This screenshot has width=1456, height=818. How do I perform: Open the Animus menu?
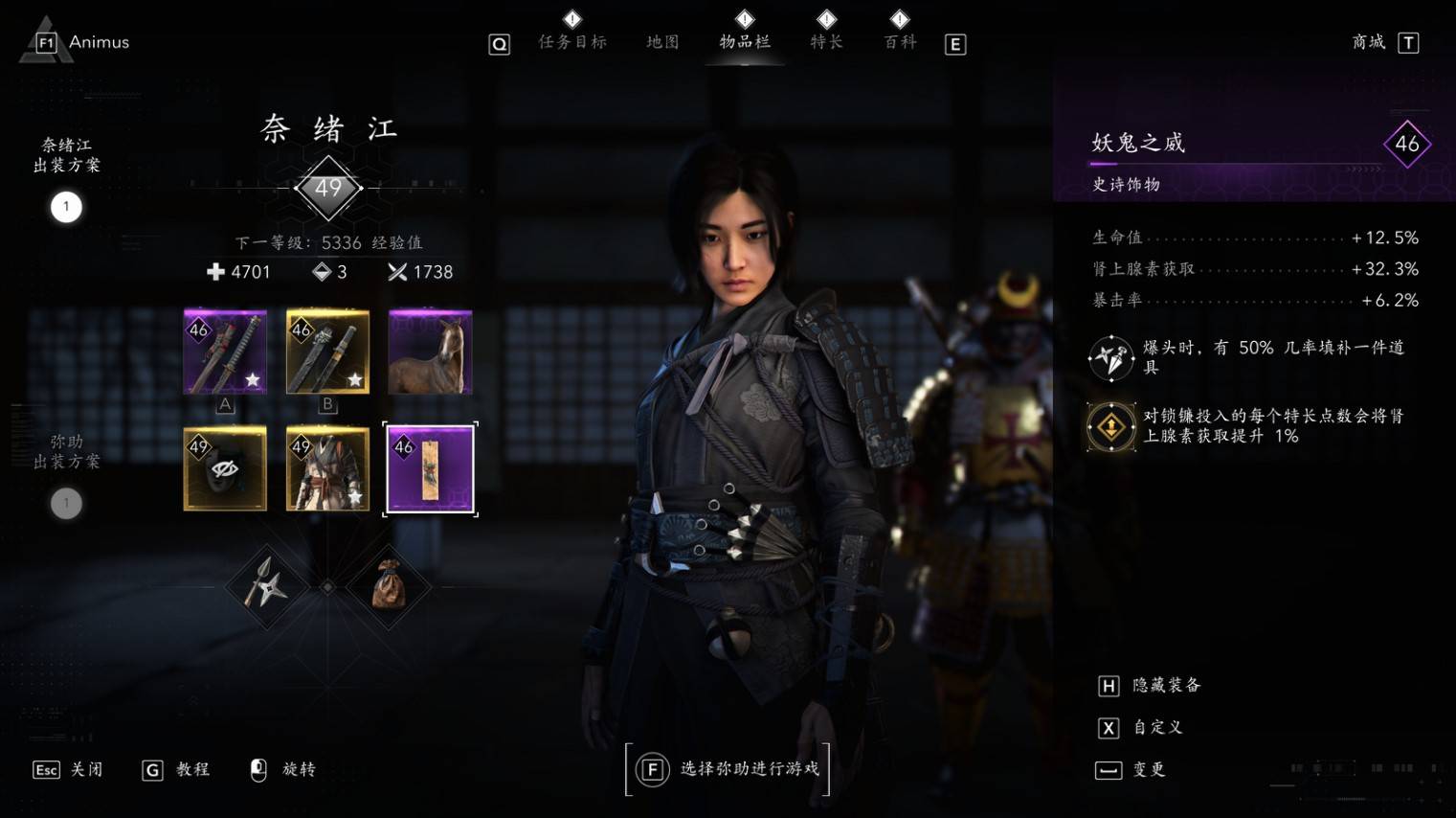(84, 42)
